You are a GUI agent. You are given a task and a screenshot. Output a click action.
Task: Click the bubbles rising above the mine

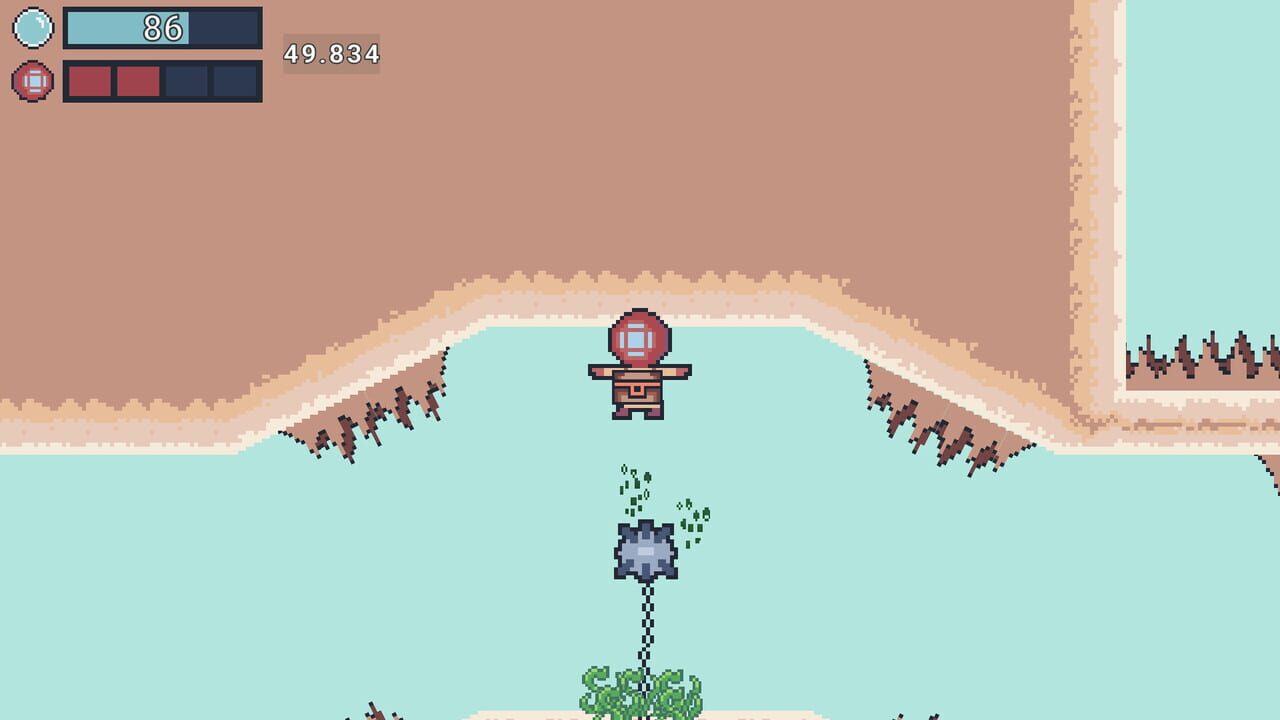click(632, 485)
